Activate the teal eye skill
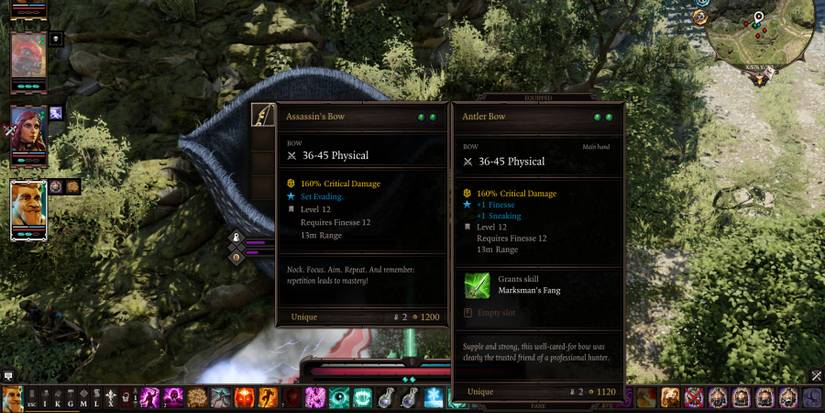The width and height of the screenshot is (825, 413). [x=338, y=398]
